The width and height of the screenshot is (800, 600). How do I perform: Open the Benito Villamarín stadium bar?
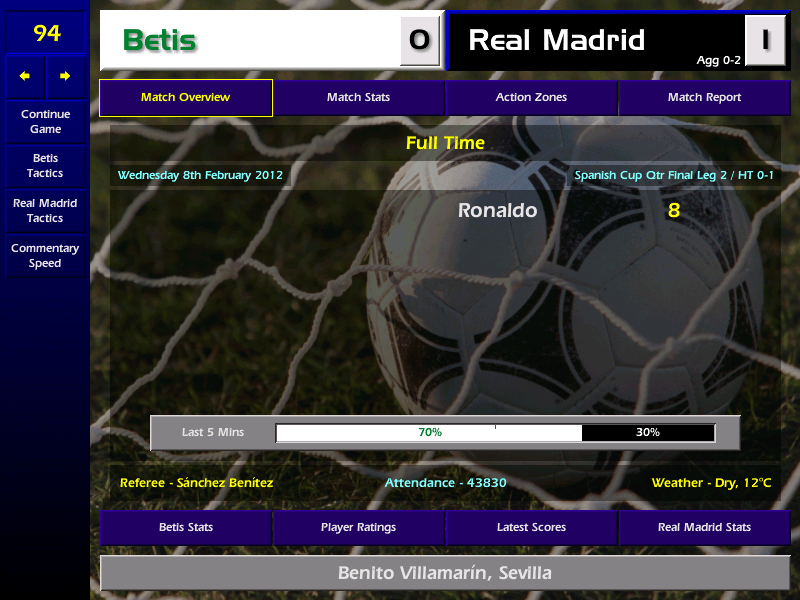(x=445, y=574)
